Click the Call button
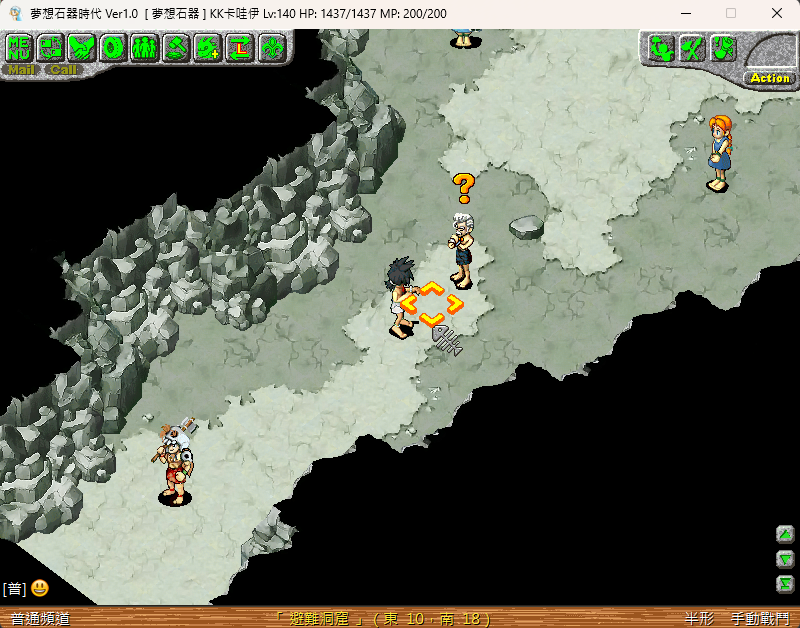The image size is (800, 628). [x=64, y=70]
